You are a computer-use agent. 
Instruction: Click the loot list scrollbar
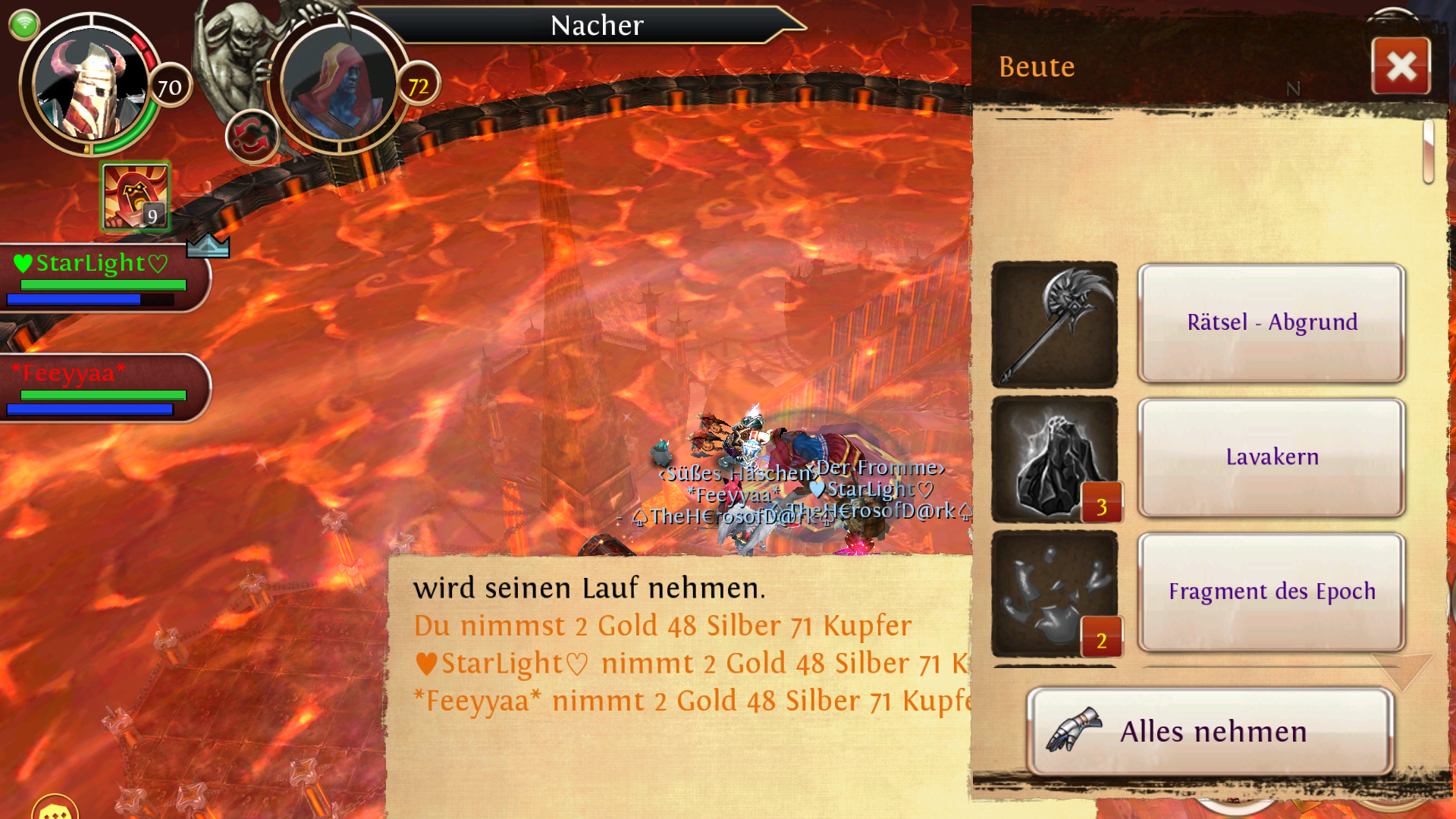[1428, 152]
